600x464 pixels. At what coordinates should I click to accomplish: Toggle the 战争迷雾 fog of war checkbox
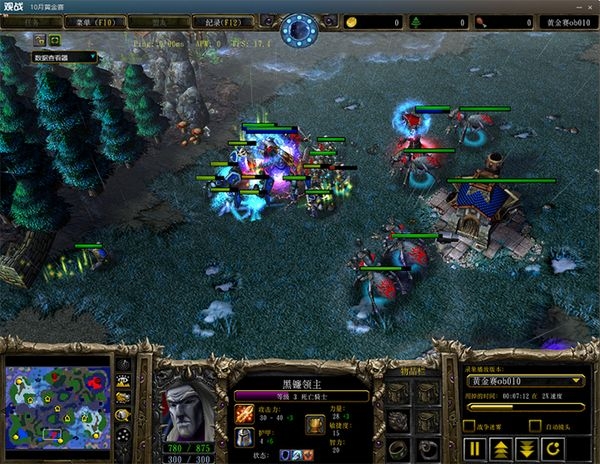(x=467, y=425)
